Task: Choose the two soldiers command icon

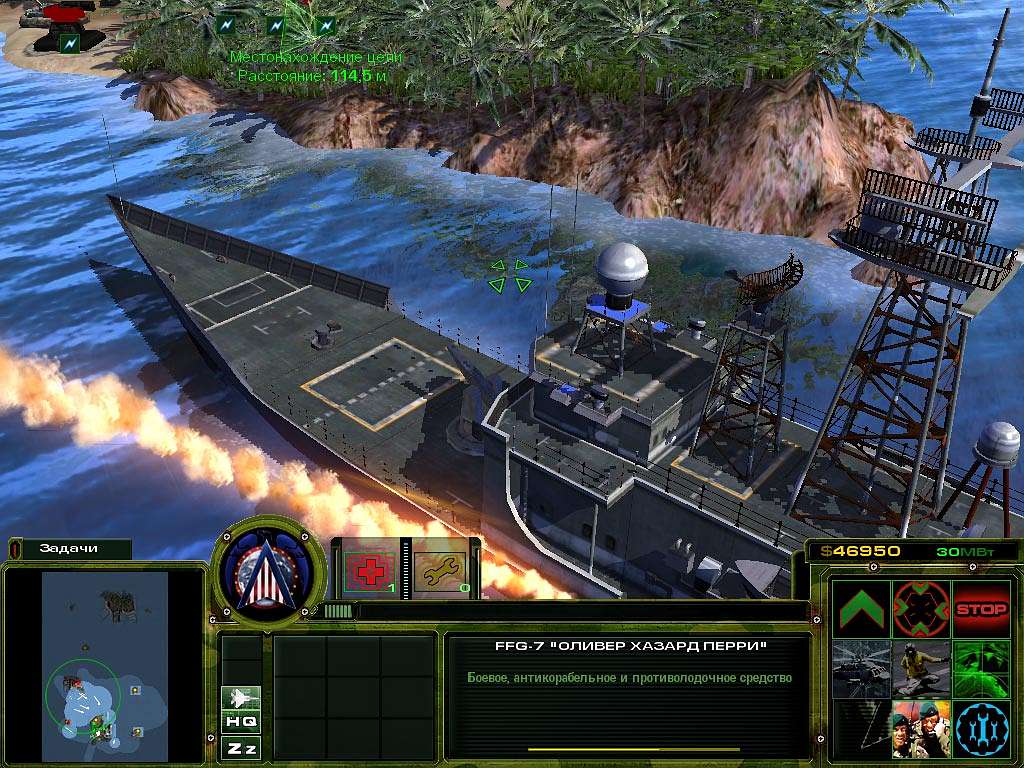Action: pyautogui.click(x=921, y=729)
